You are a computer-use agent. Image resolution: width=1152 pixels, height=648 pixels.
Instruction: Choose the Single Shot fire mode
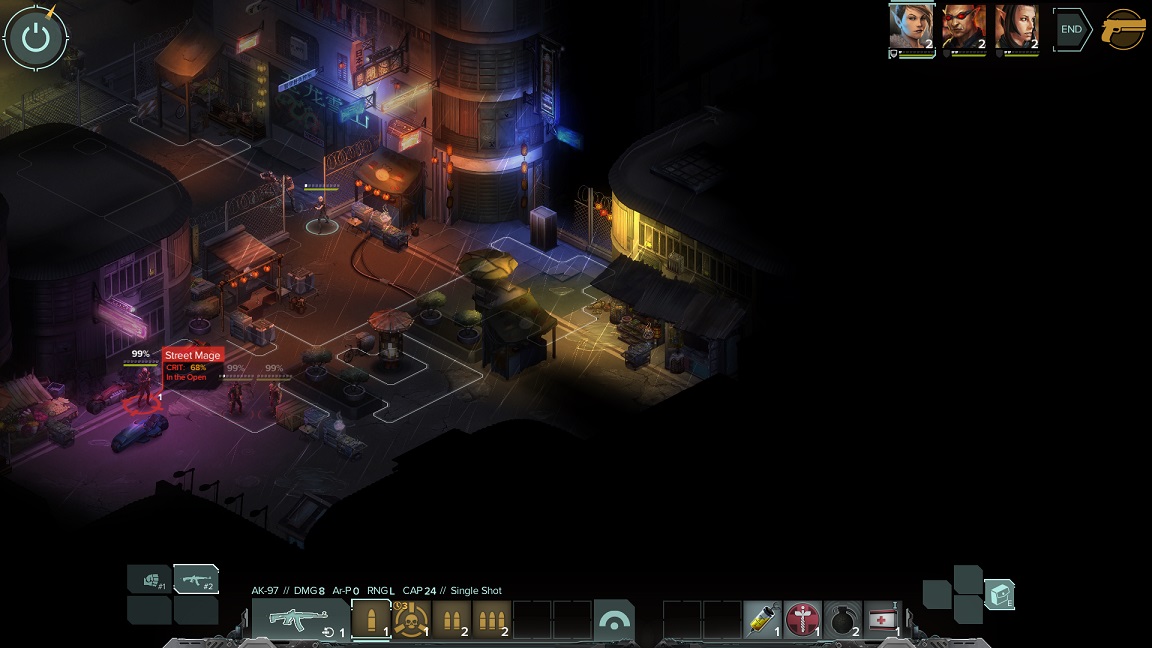(371, 620)
